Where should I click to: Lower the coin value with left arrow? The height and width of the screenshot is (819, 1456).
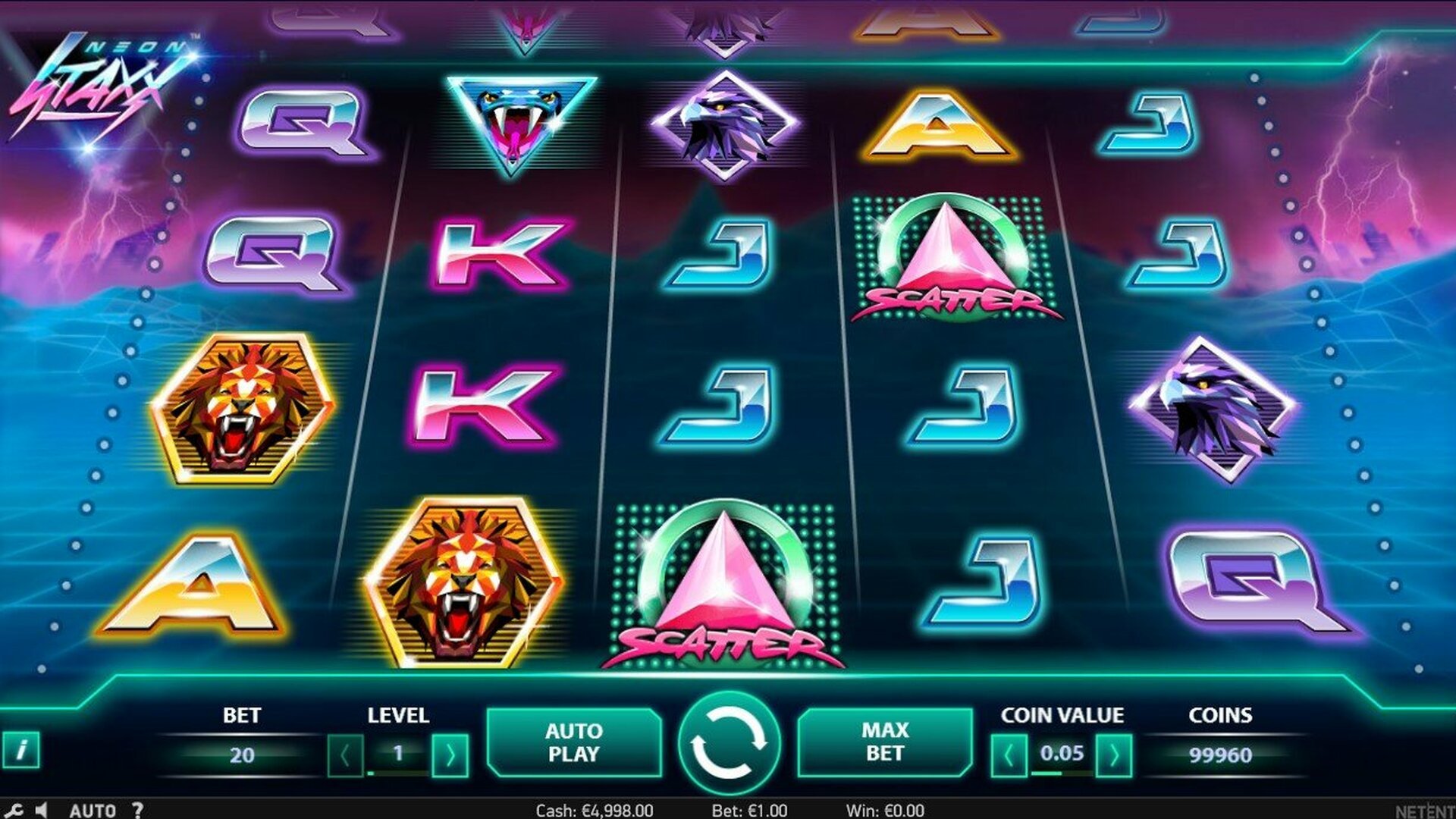click(1009, 755)
